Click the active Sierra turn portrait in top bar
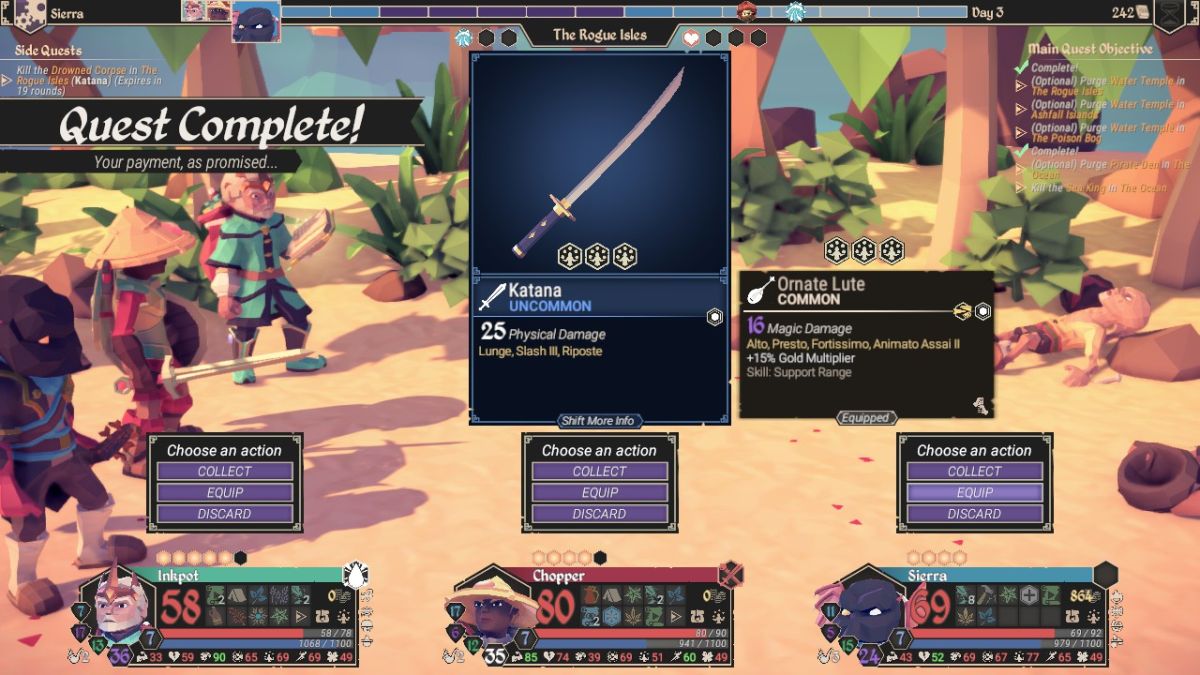 pyautogui.click(x=256, y=22)
